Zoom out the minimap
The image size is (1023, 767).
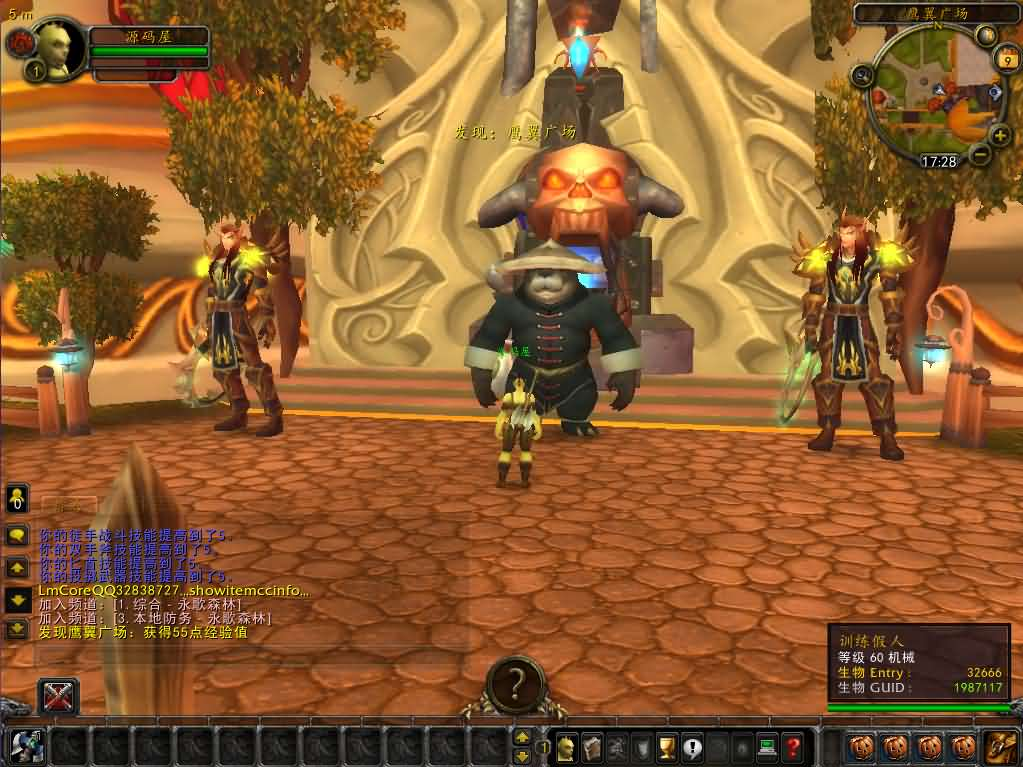click(979, 154)
